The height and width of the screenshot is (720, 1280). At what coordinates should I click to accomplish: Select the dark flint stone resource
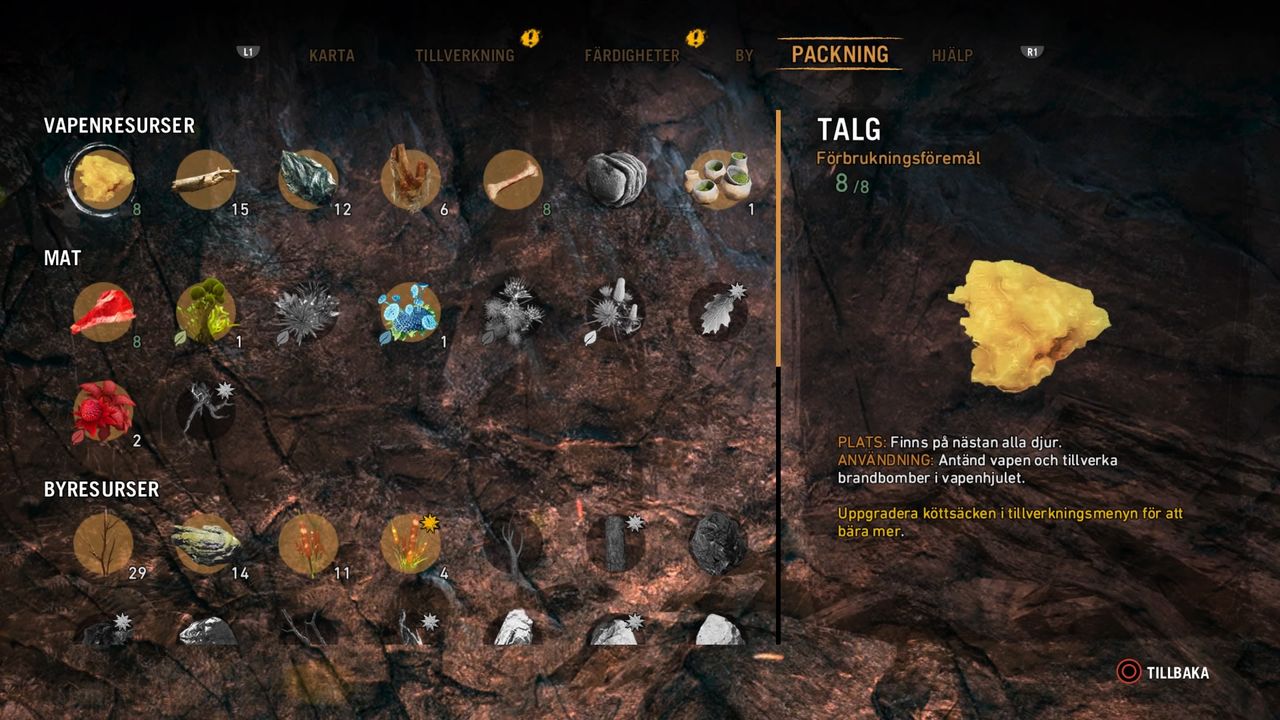click(308, 180)
